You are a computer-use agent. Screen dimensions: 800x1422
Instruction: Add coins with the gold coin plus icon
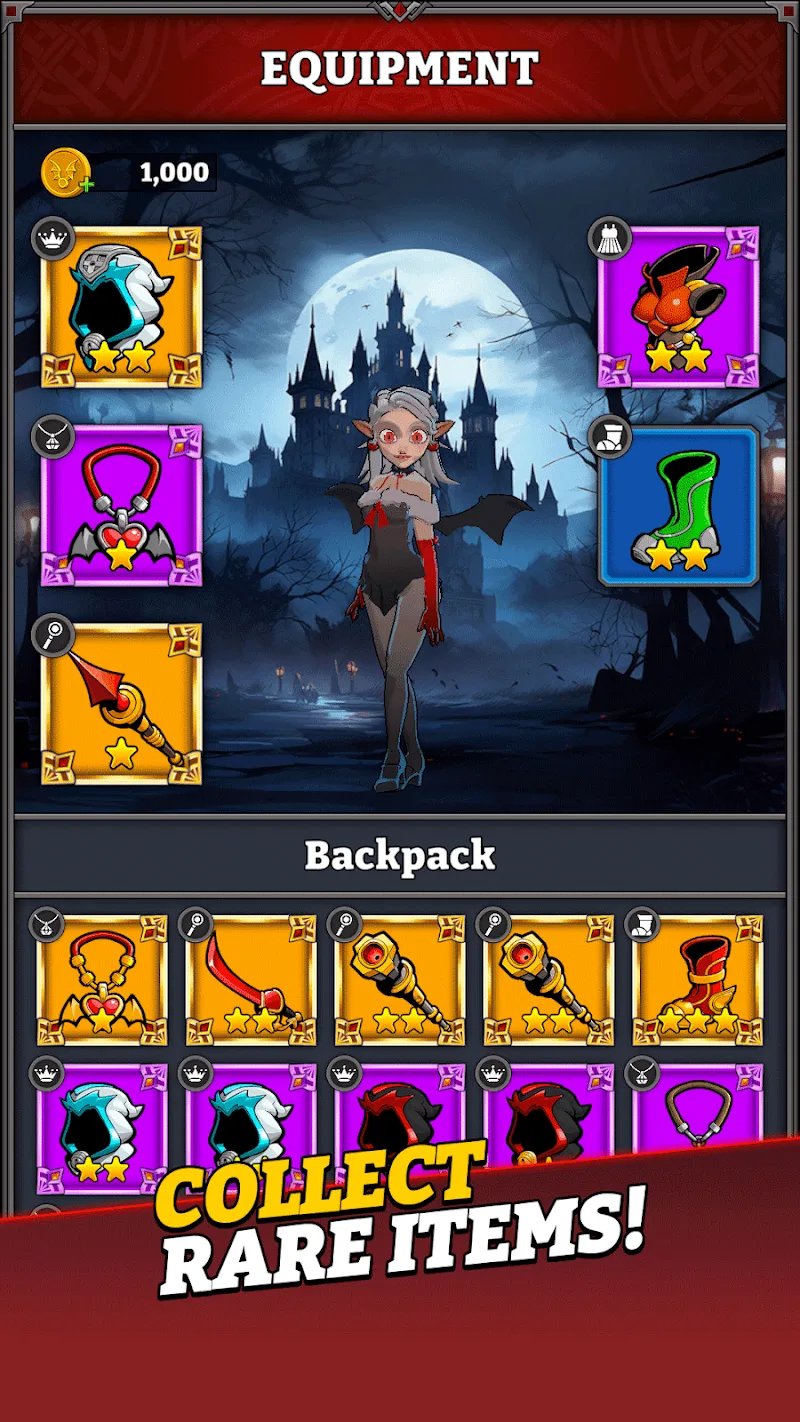click(x=67, y=173)
